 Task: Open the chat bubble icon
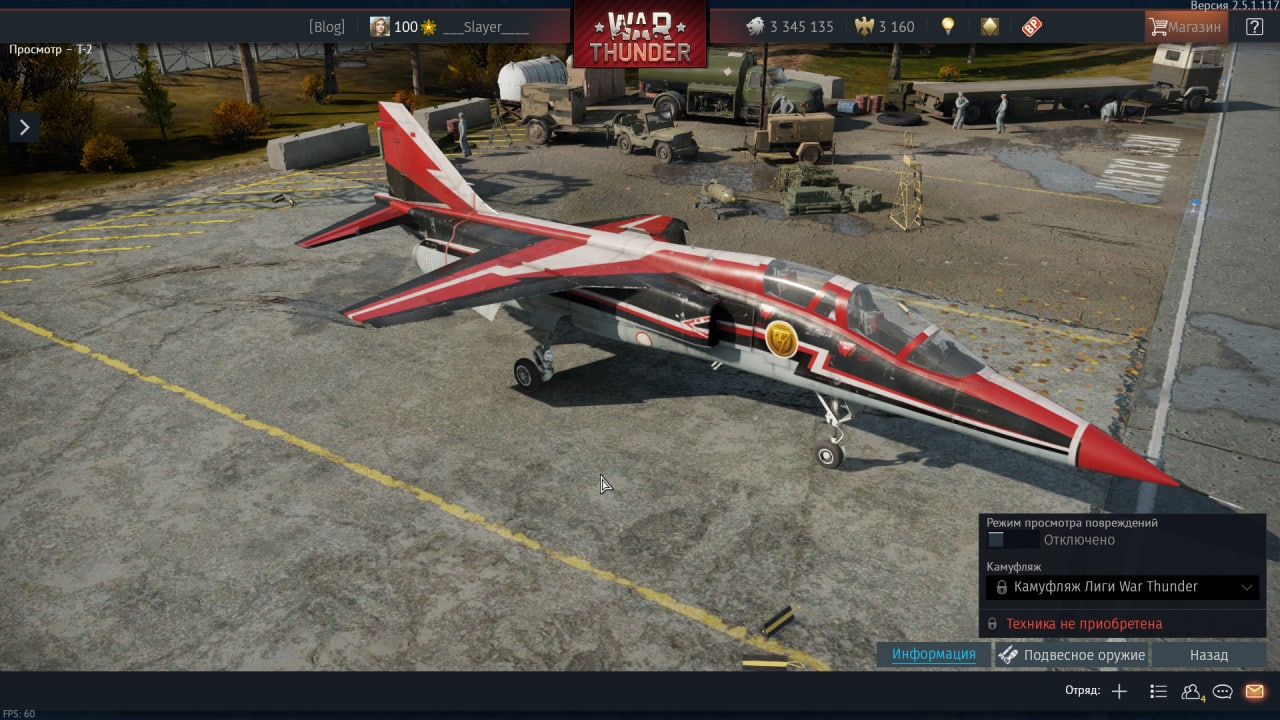tap(1222, 691)
